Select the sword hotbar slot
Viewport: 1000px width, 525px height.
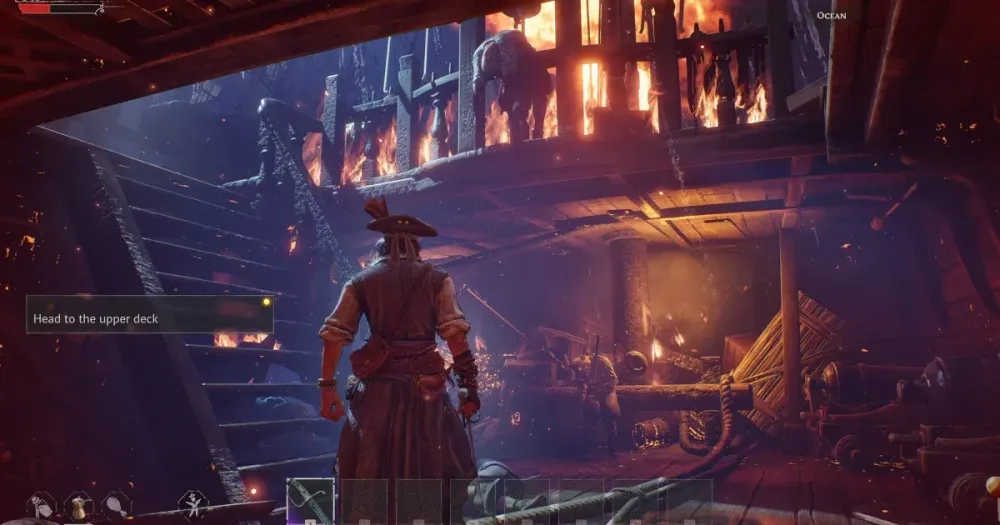(311, 501)
